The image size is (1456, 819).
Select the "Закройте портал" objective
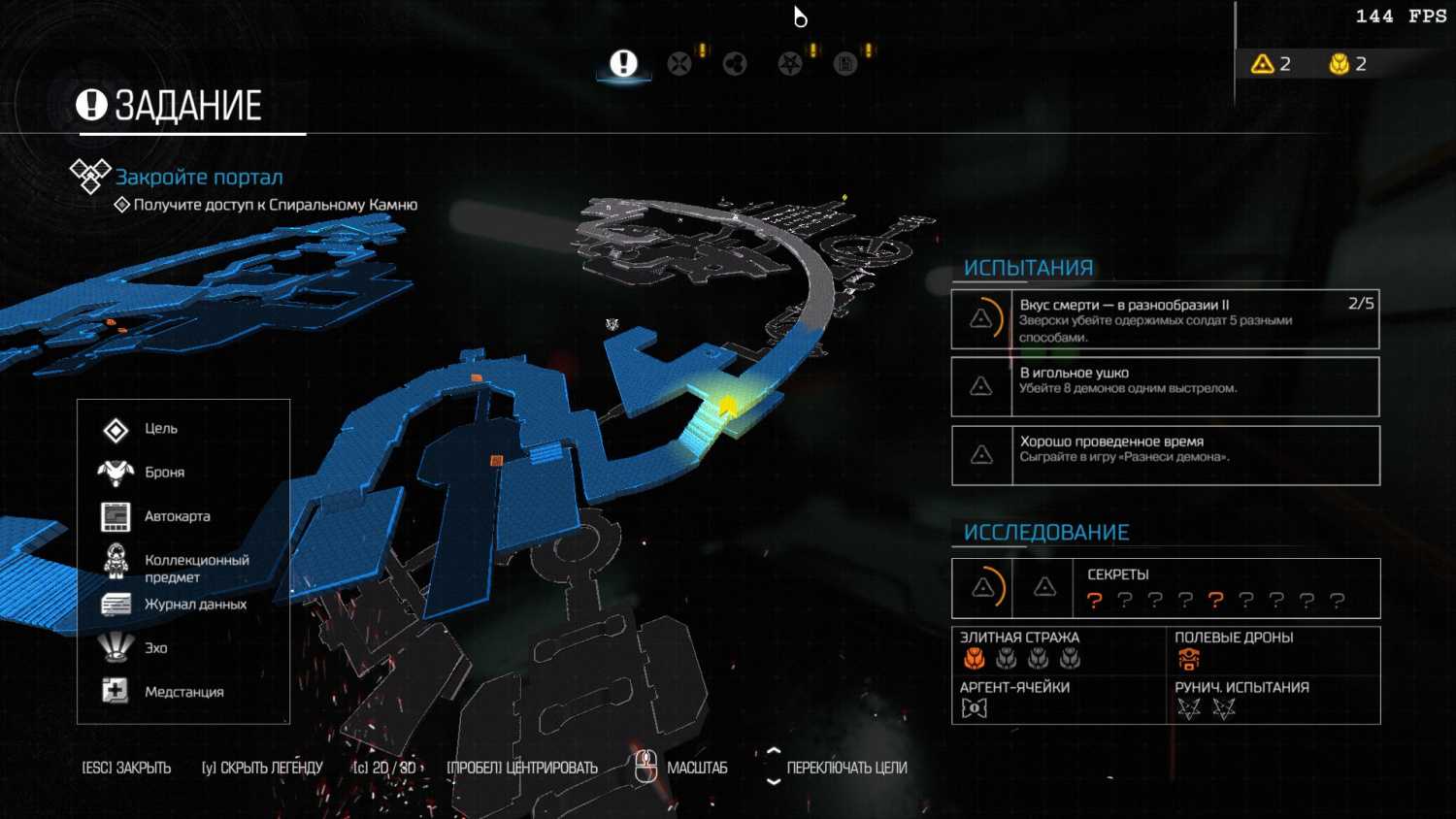(x=199, y=178)
